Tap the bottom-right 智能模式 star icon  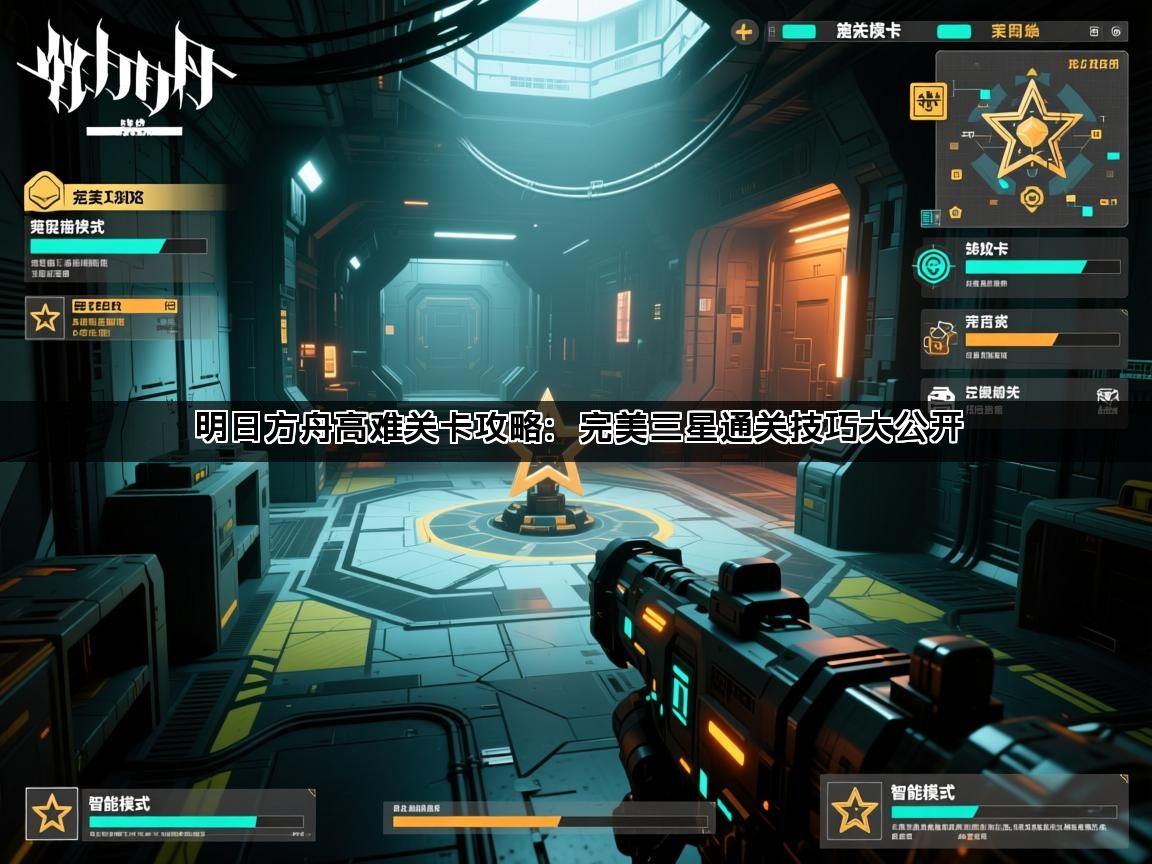click(x=855, y=809)
